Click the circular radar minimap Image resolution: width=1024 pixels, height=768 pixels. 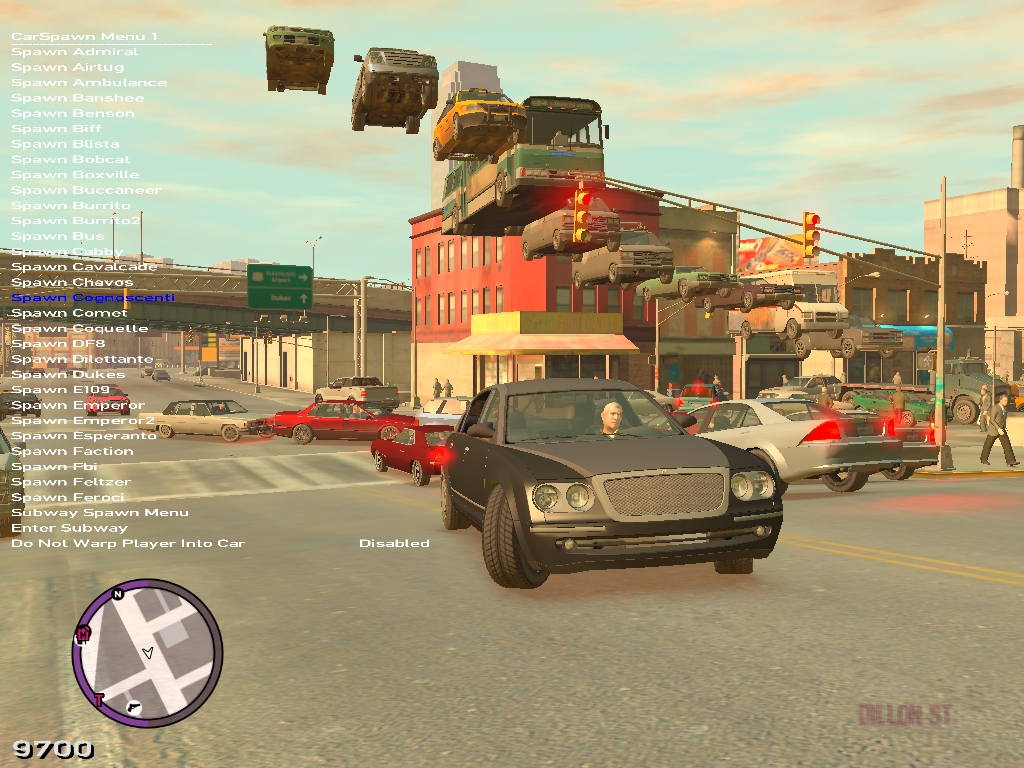click(x=147, y=653)
